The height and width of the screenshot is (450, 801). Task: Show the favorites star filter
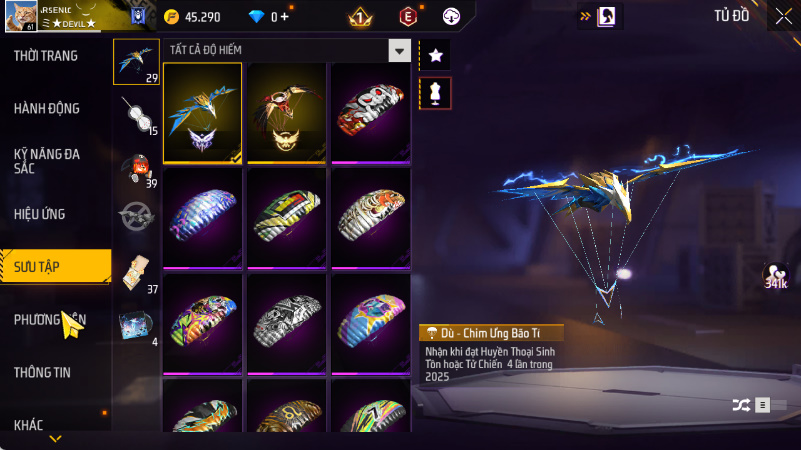(x=435, y=55)
